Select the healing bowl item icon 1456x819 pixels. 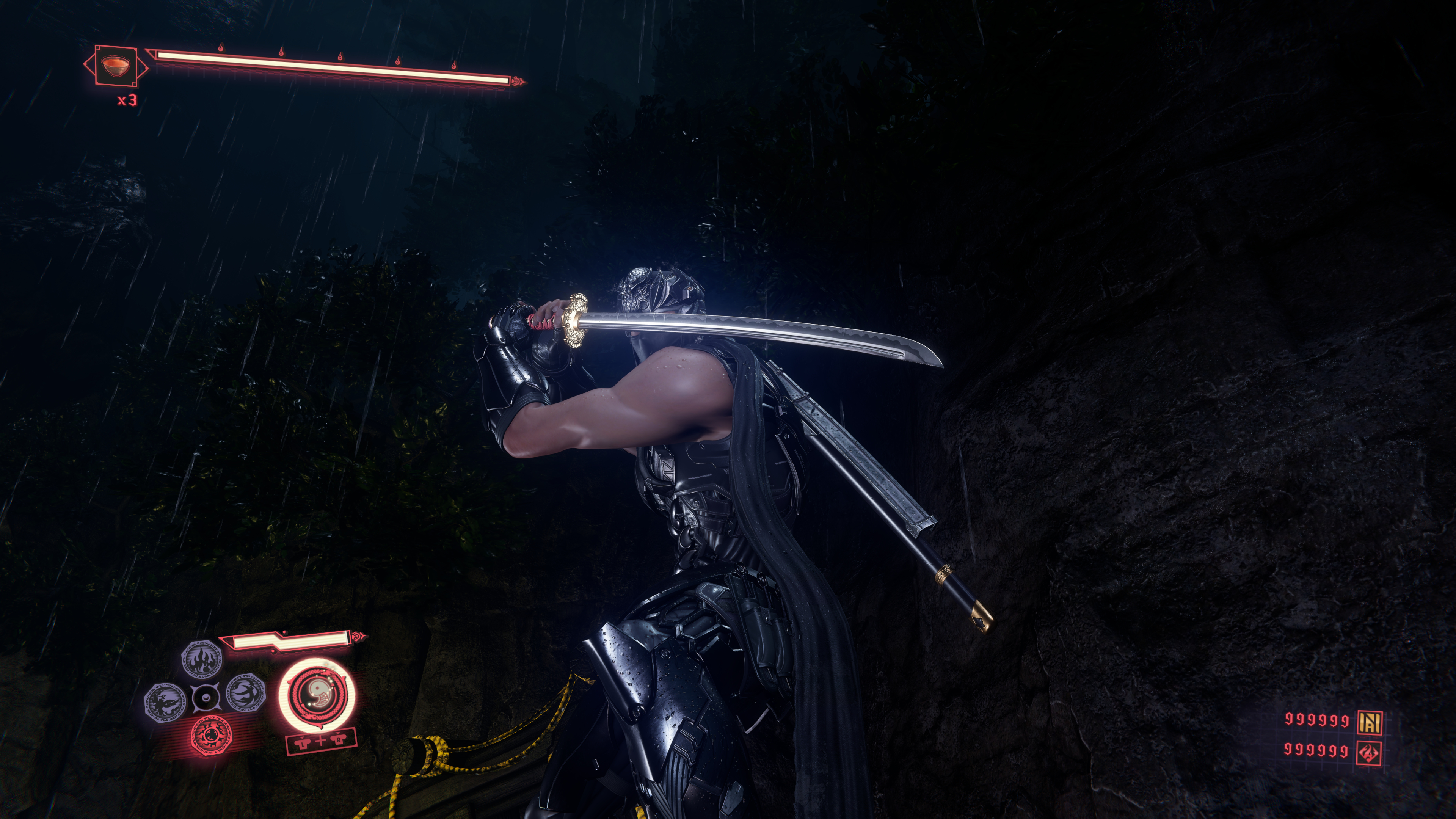pos(115,66)
